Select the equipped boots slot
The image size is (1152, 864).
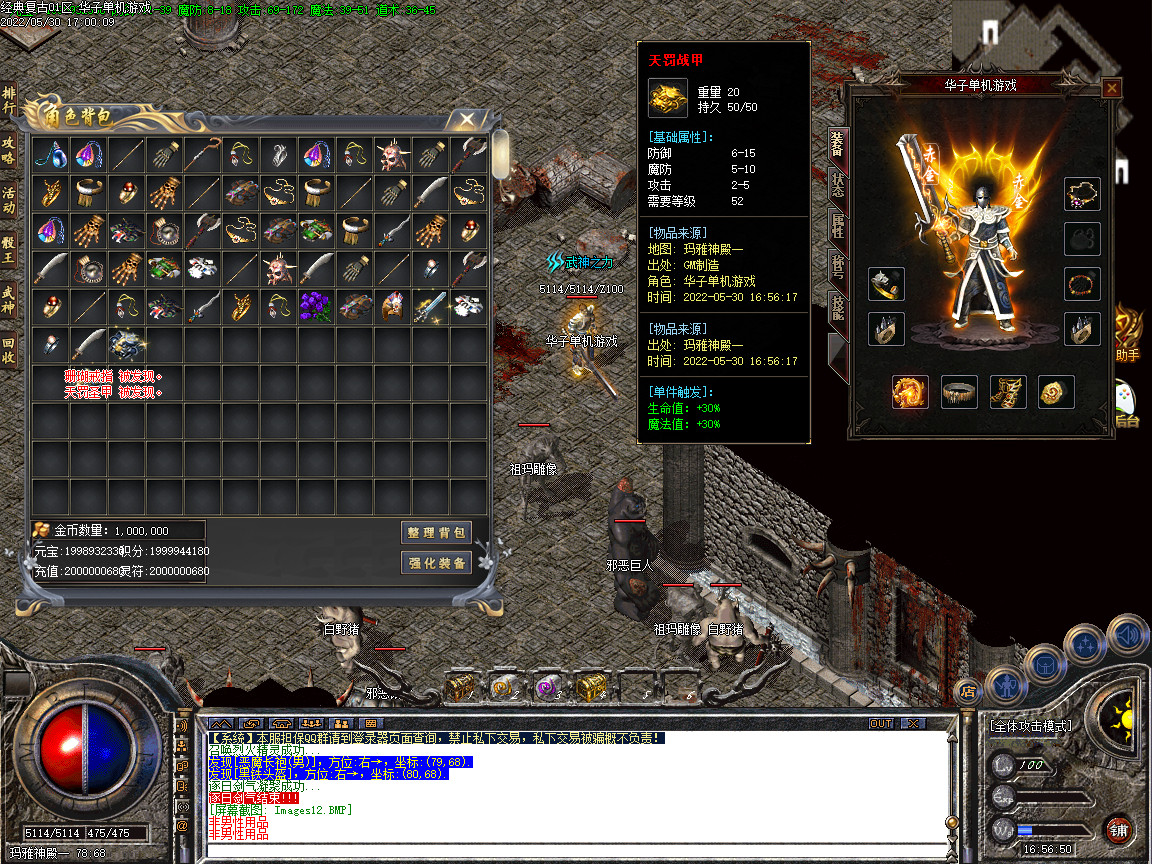pyautogui.click(x=1008, y=392)
